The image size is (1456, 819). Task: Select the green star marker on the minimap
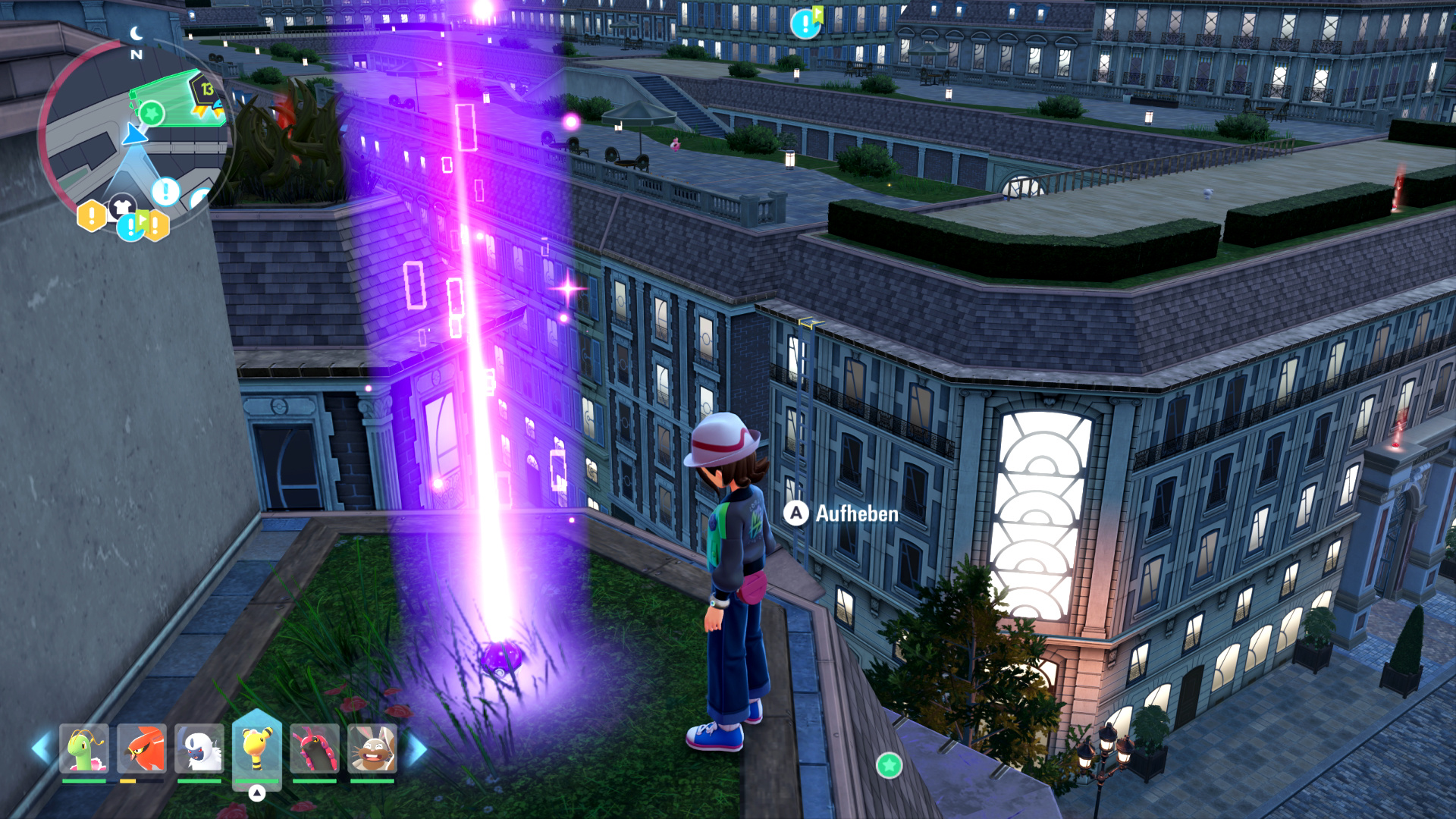[152, 115]
